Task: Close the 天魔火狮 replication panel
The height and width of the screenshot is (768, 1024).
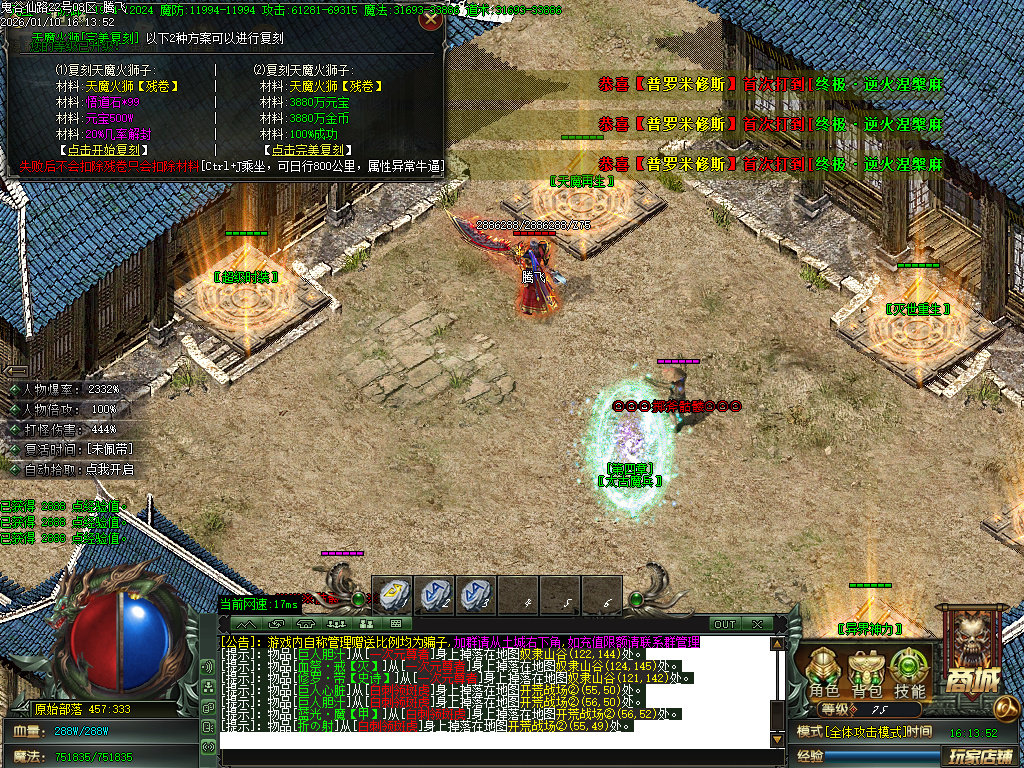Action: (x=430, y=18)
